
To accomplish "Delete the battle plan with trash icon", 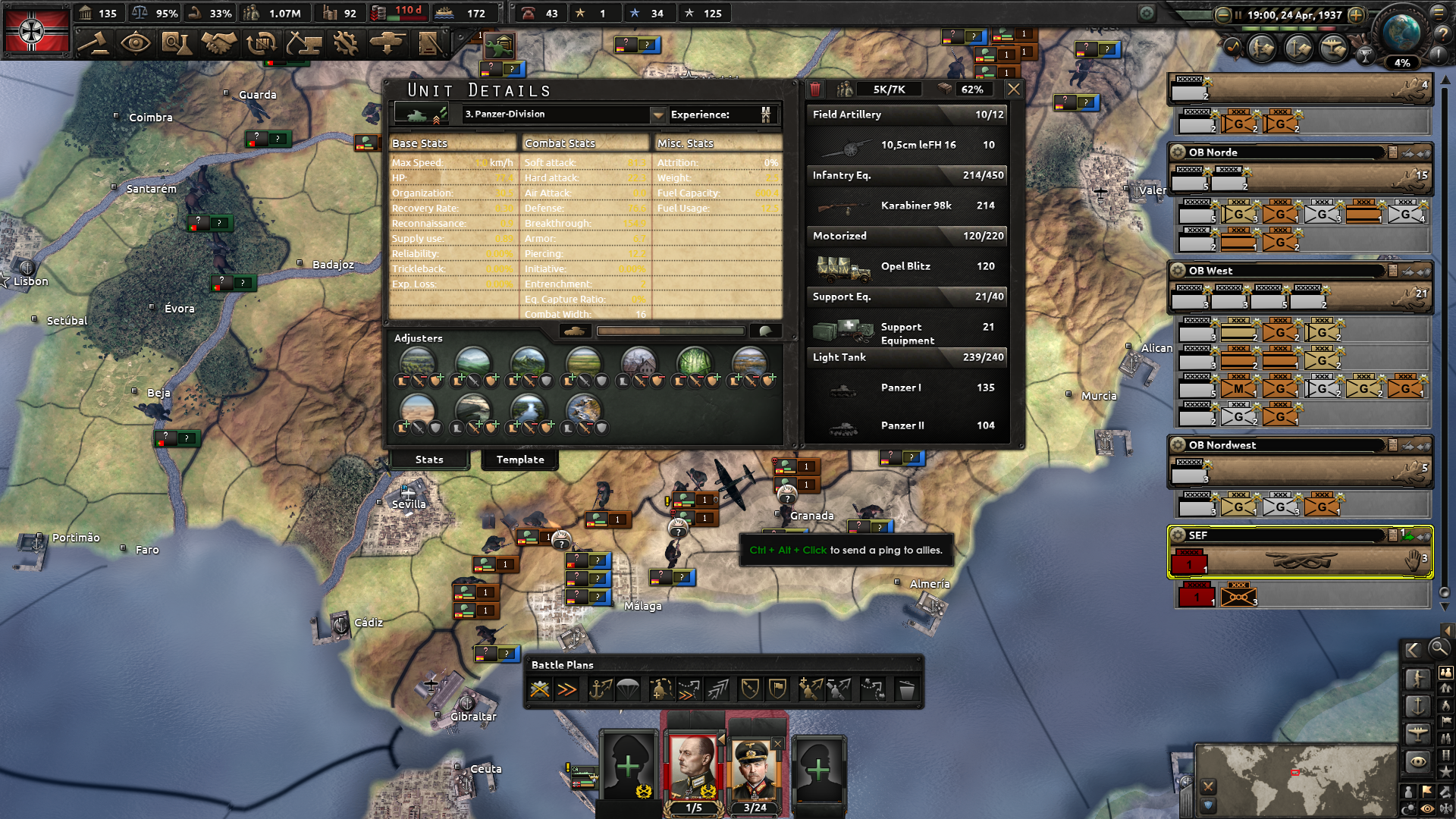I will pos(907,689).
